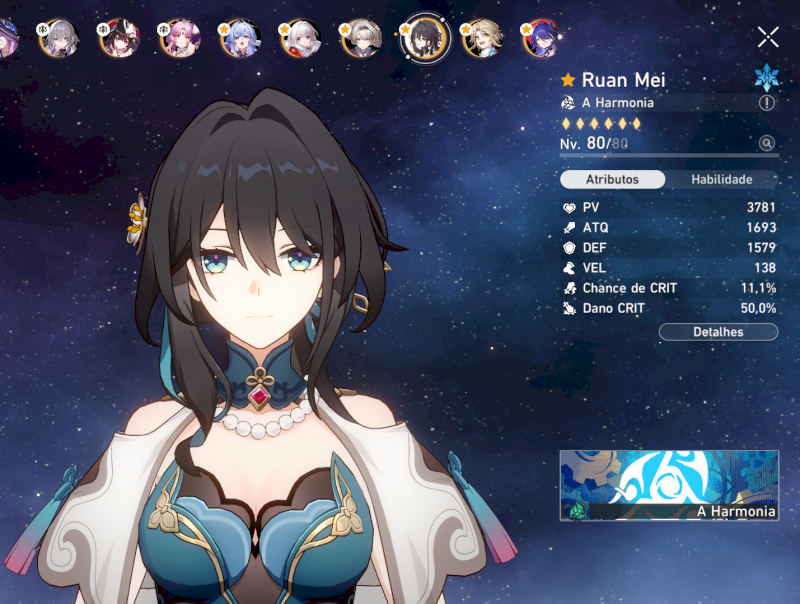
Task: Choose the blonde-haired character portrait
Action: coord(481,38)
